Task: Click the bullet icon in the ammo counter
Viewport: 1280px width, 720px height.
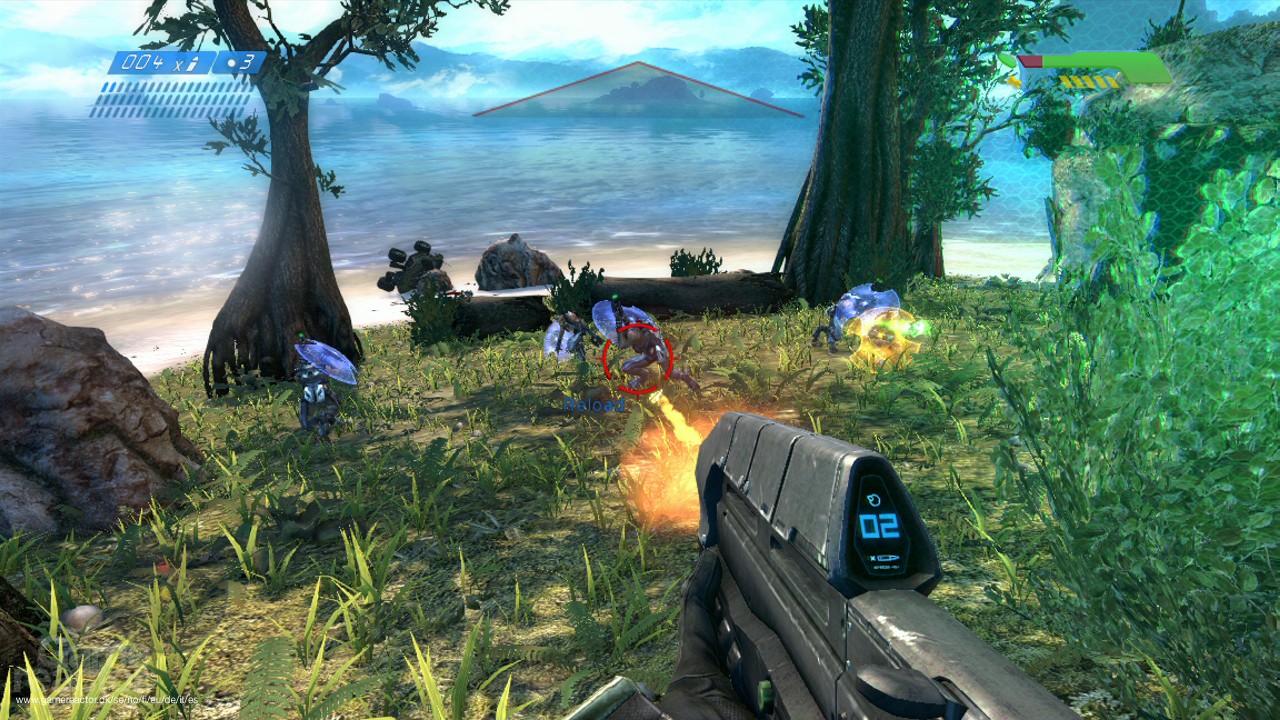Action: [193, 62]
